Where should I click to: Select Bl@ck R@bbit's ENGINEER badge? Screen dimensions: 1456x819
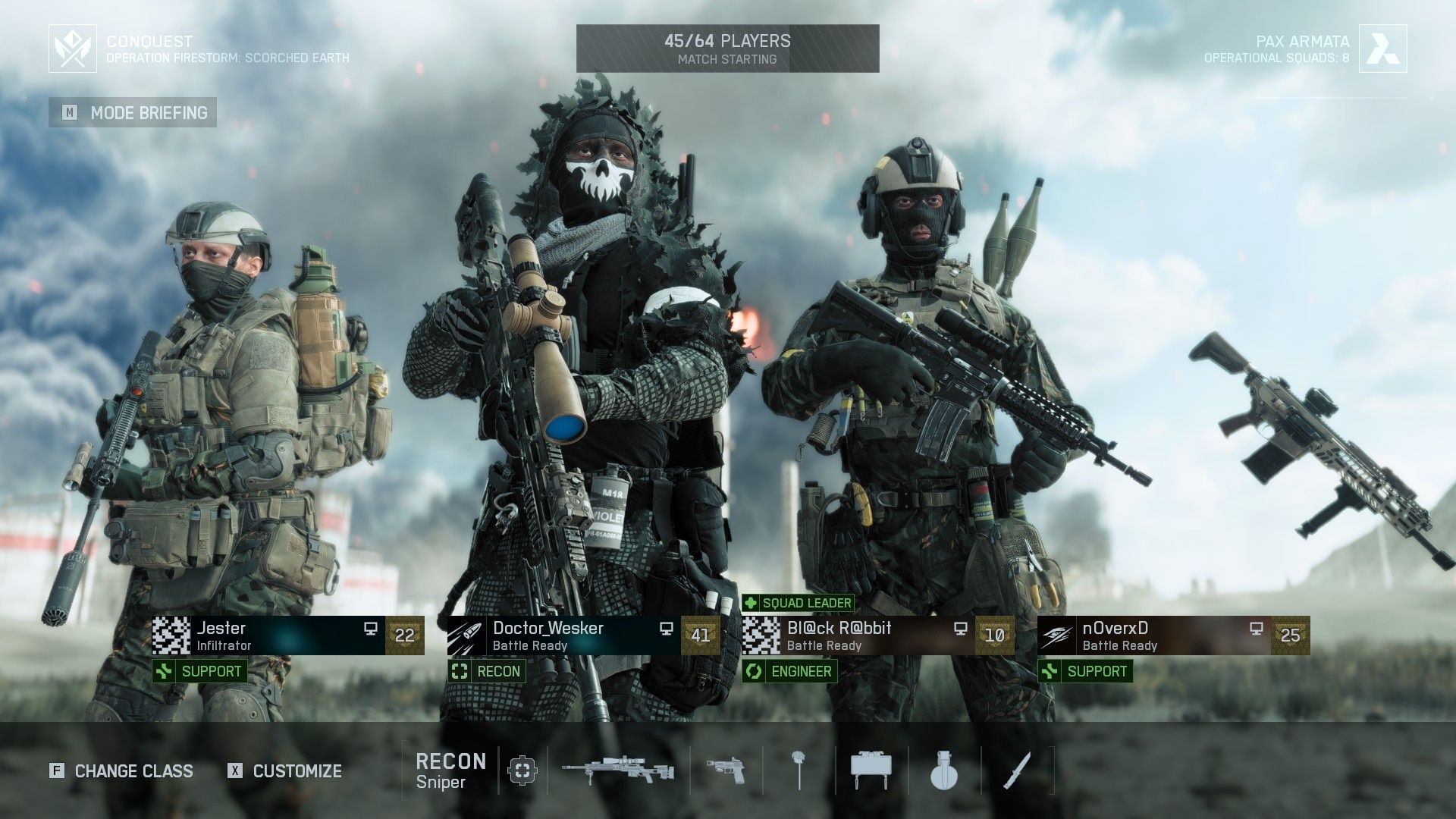click(790, 672)
